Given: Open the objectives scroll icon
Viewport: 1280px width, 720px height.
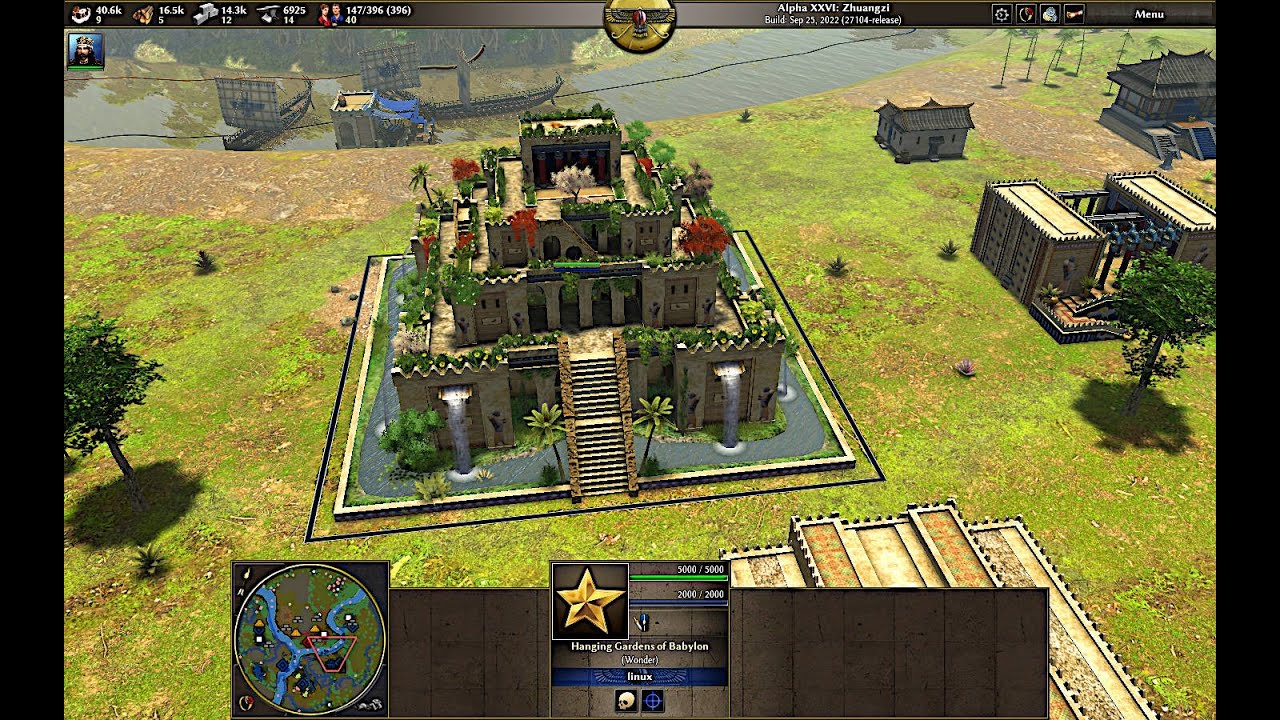Looking at the screenshot, I should [x=1073, y=14].
